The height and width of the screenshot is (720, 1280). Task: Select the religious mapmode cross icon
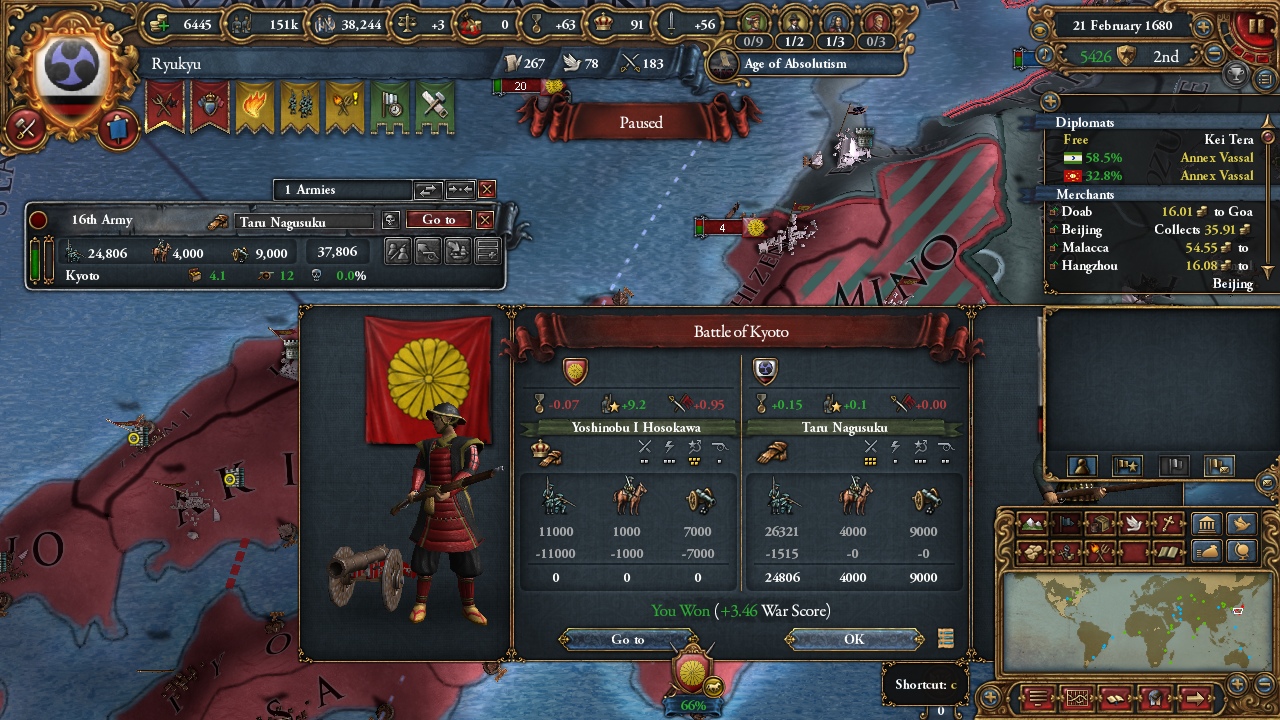tap(1166, 524)
